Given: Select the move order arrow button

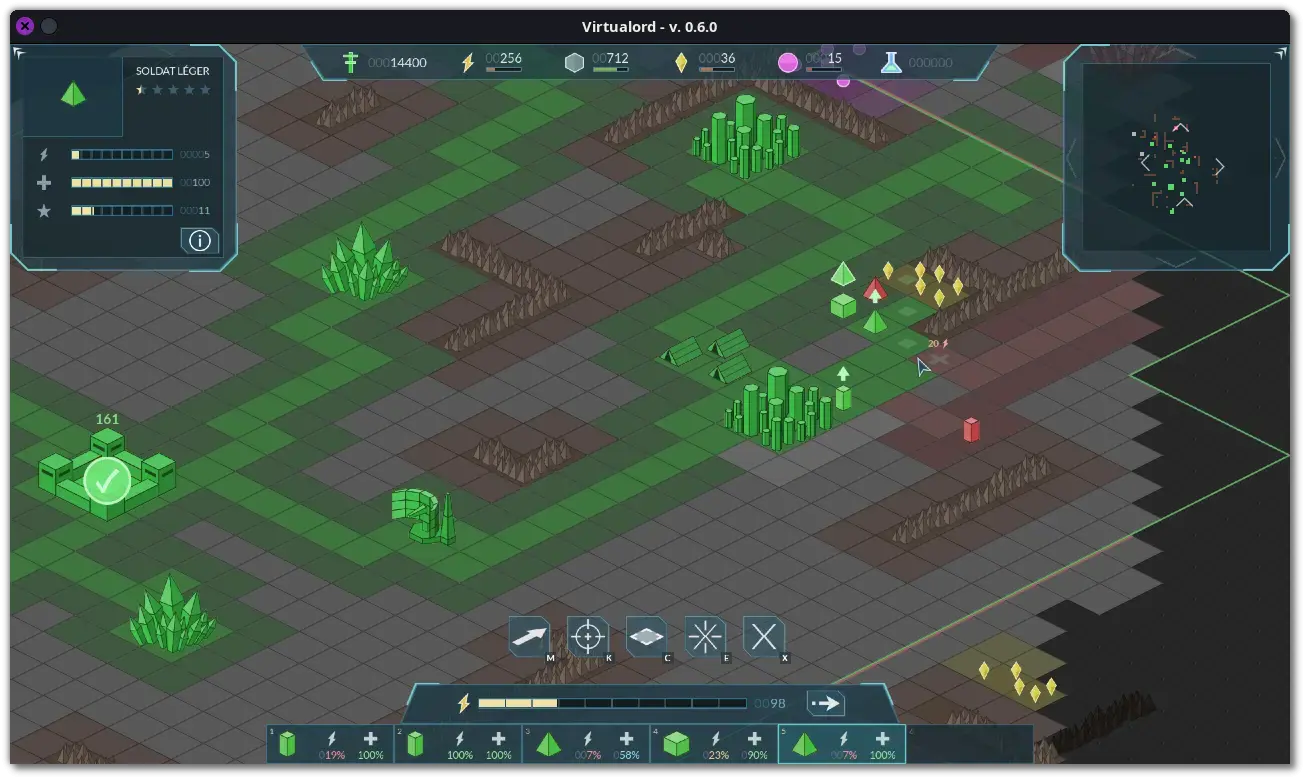Looking at the screenshot, I should click(529, 636).
